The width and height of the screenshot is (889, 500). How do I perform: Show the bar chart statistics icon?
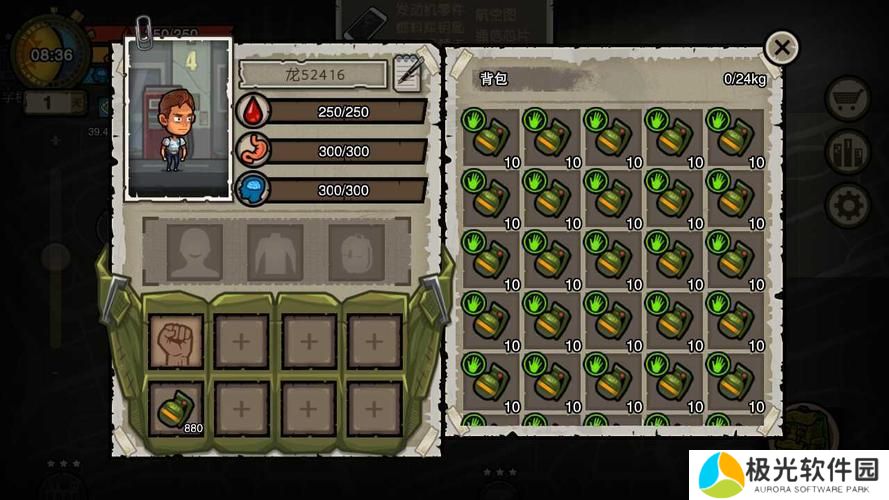[848, 152]
